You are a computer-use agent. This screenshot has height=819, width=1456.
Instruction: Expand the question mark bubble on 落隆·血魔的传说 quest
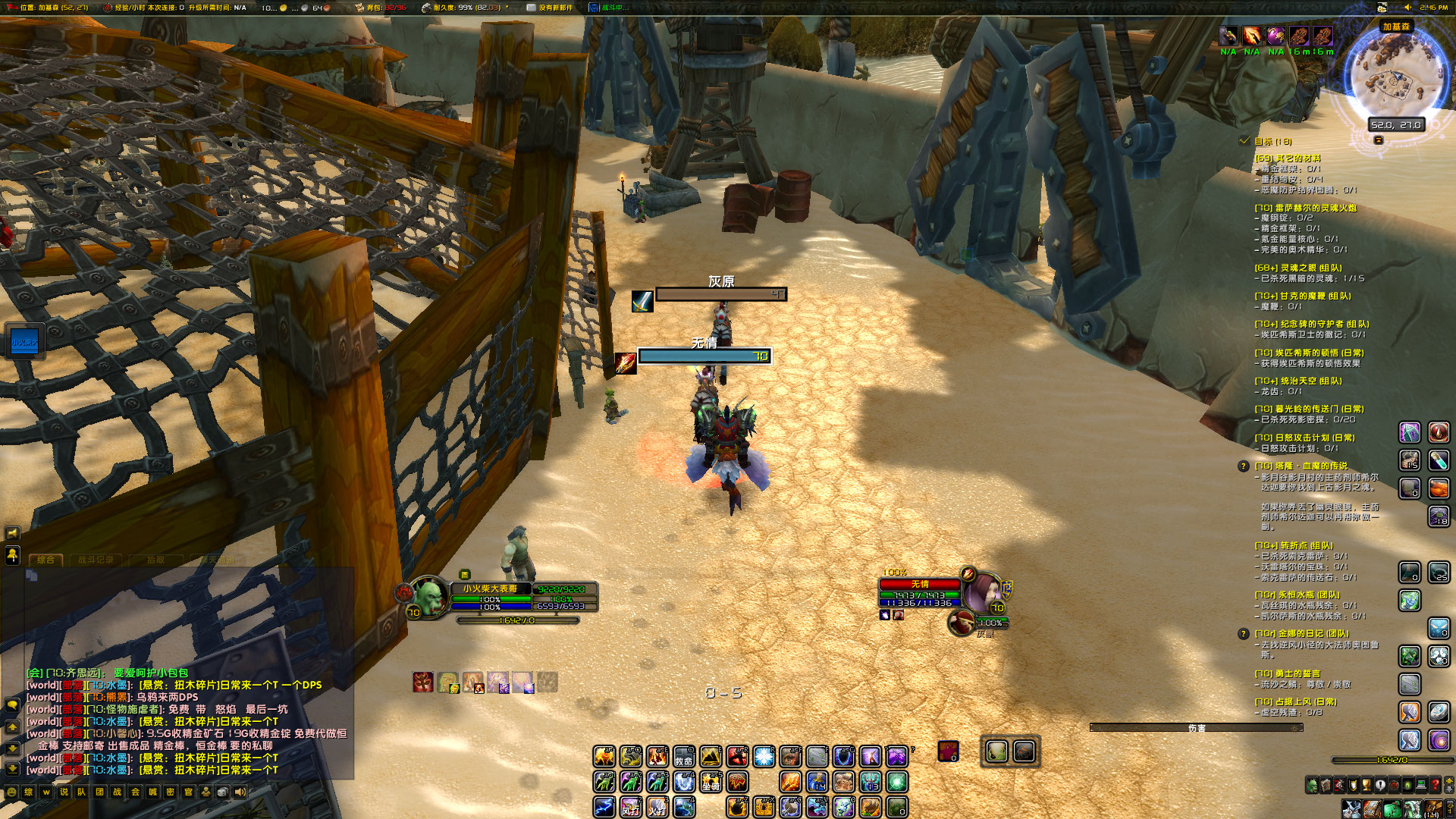click(1244, 466)
